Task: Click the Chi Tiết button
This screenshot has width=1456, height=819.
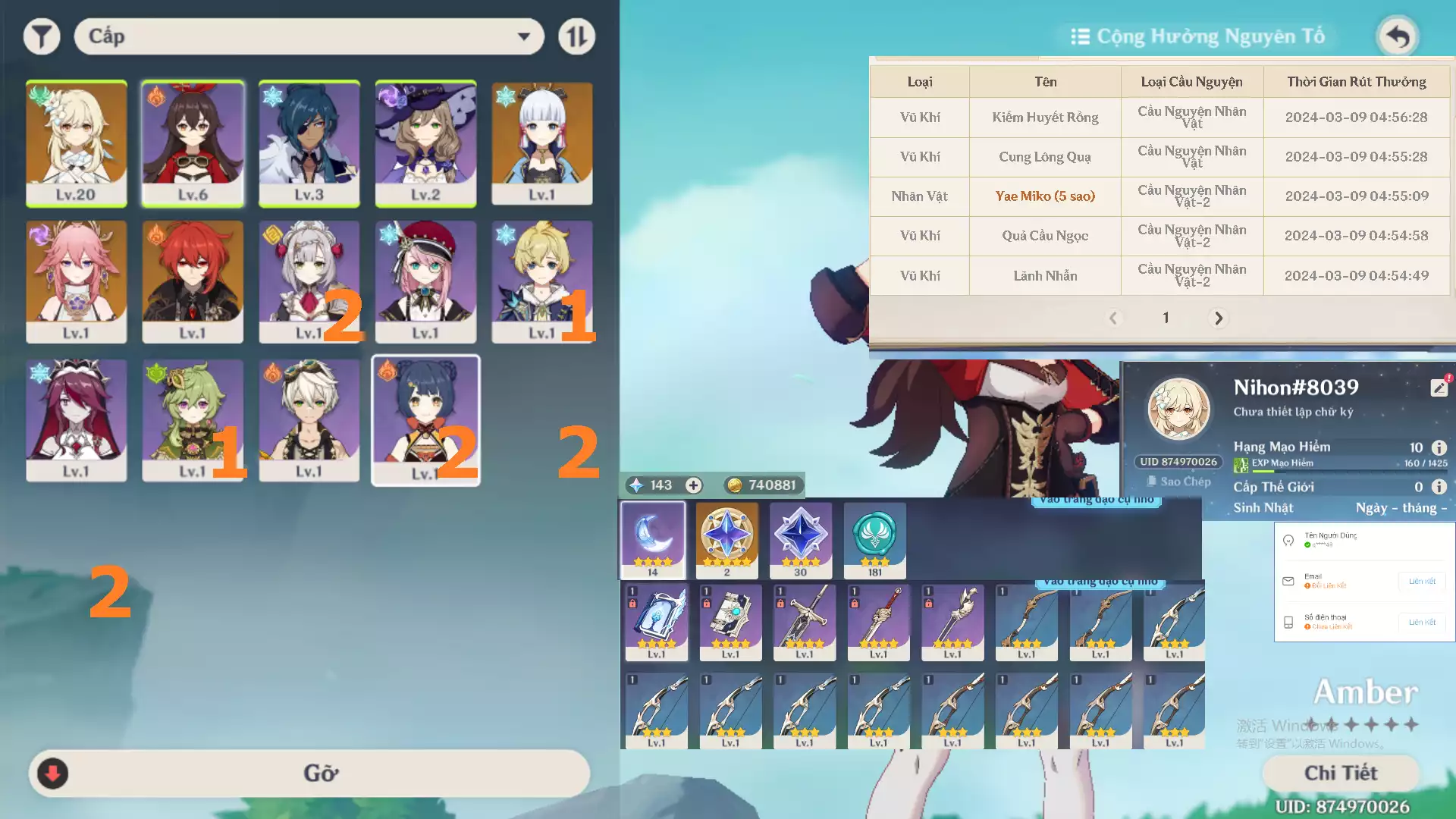Action: click(1341, 773)
